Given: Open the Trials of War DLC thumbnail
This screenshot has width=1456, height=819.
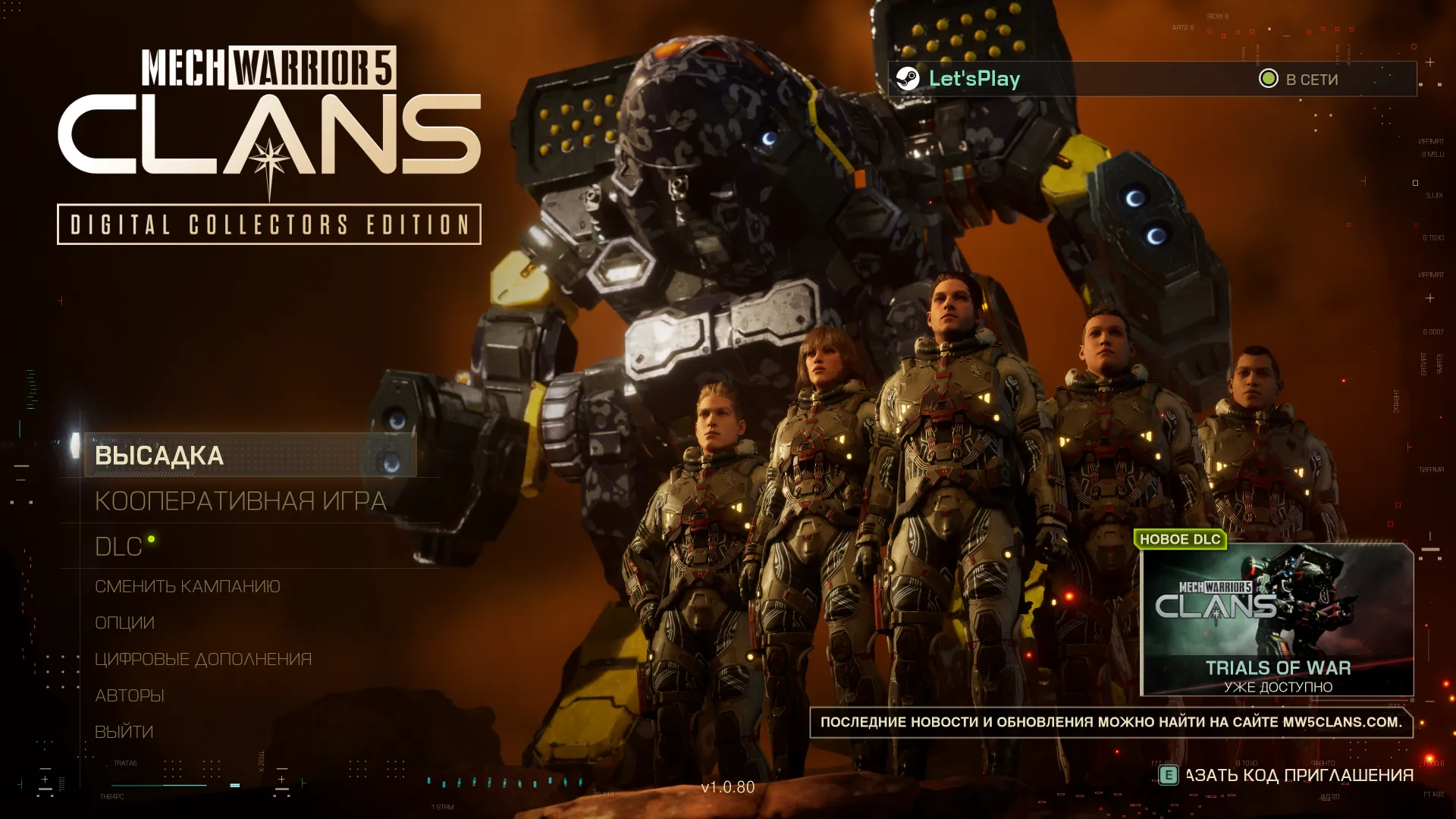Looking at the screenshot, I should (1277, 620).
